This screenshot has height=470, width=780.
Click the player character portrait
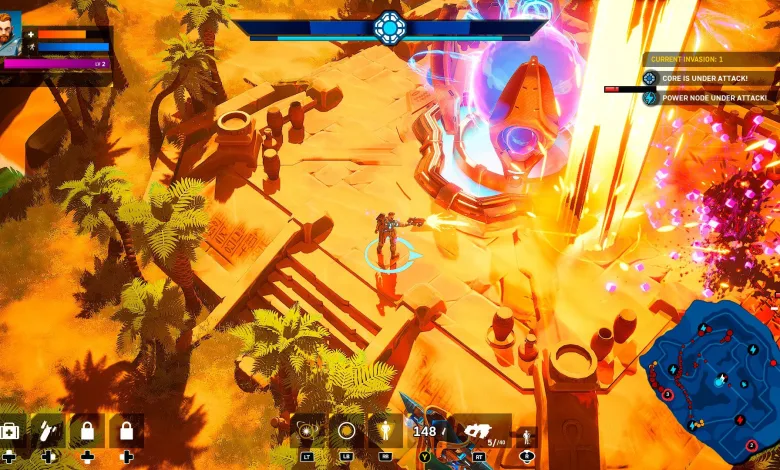[11, 33]
